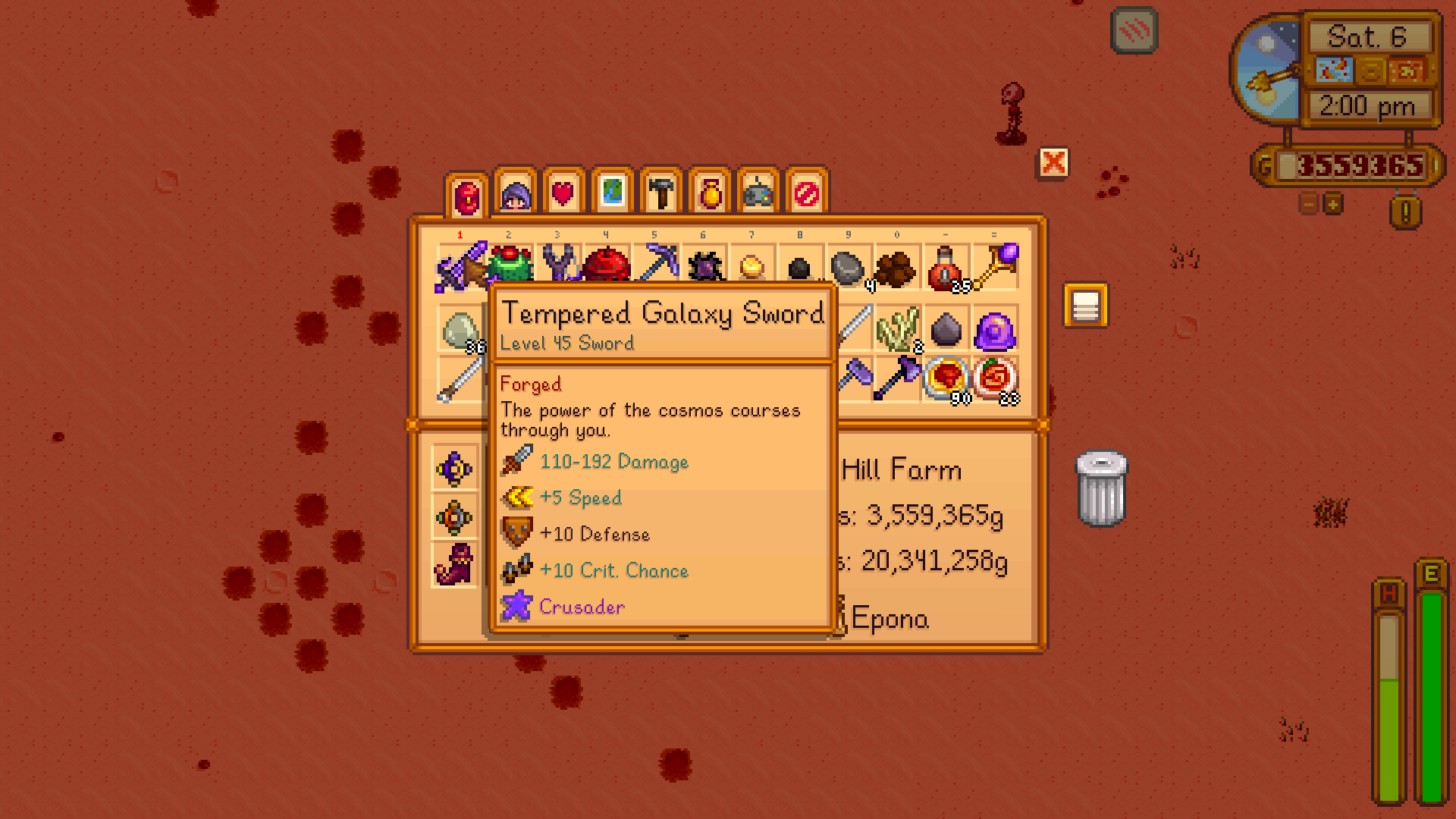Open the Map tab globe icon
Screen dimensions: 1456x819
click(610, 192)
